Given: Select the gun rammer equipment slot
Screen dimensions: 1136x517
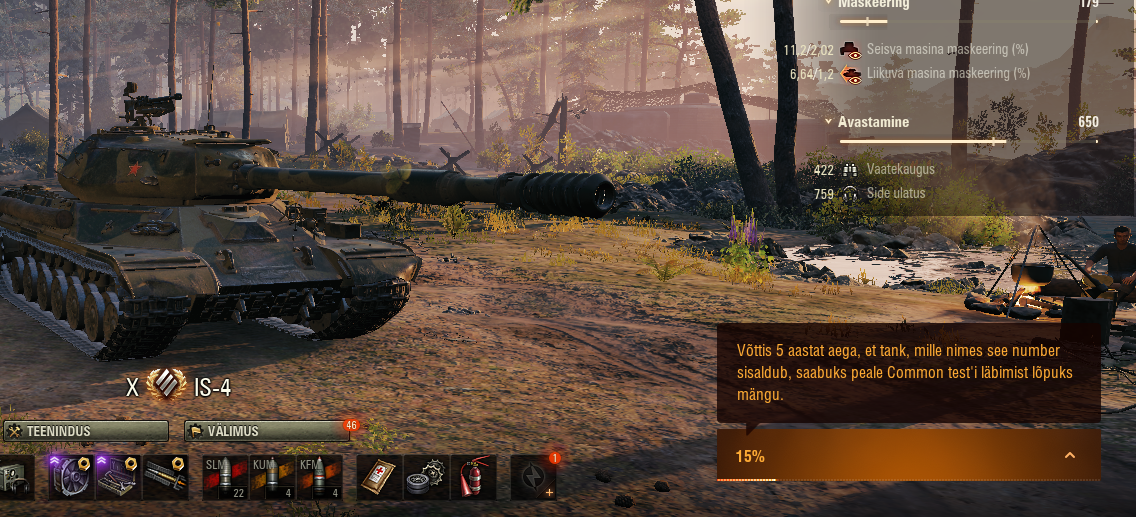Looking at the screenshot, I should [x=166, y=478].
